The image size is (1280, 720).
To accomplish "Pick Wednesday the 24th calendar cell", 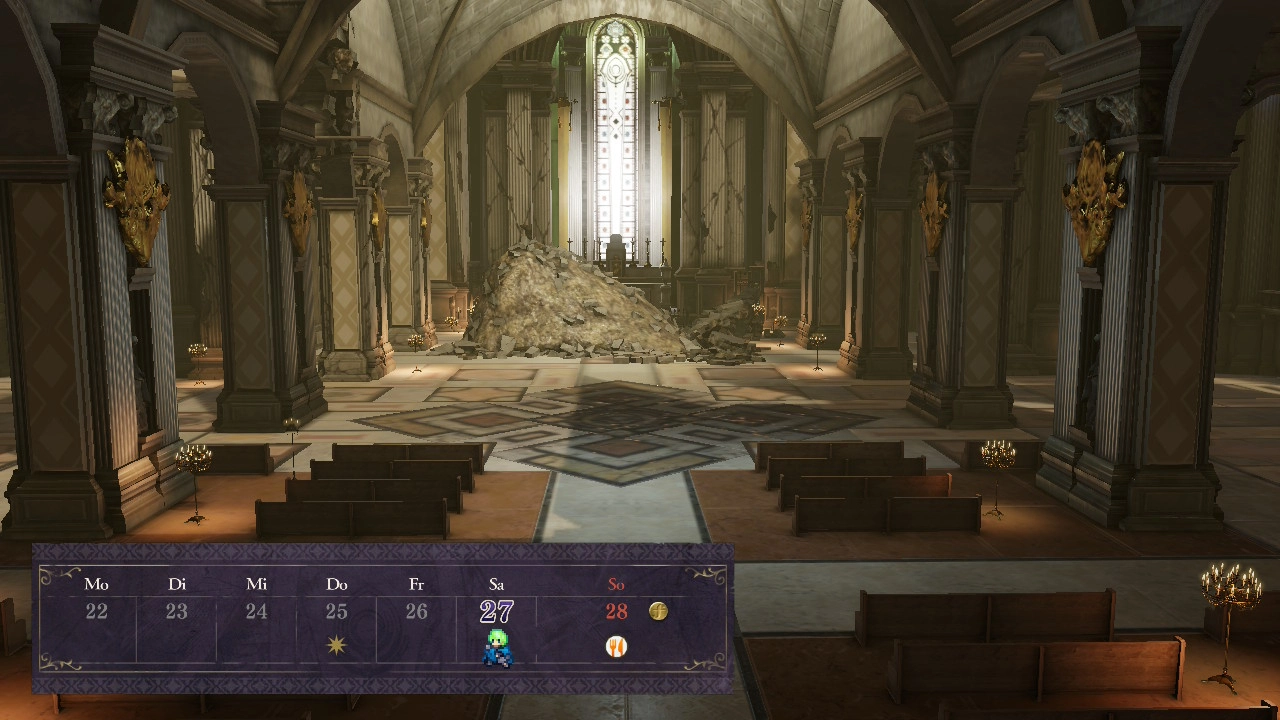I will click(x=256, y=611).
